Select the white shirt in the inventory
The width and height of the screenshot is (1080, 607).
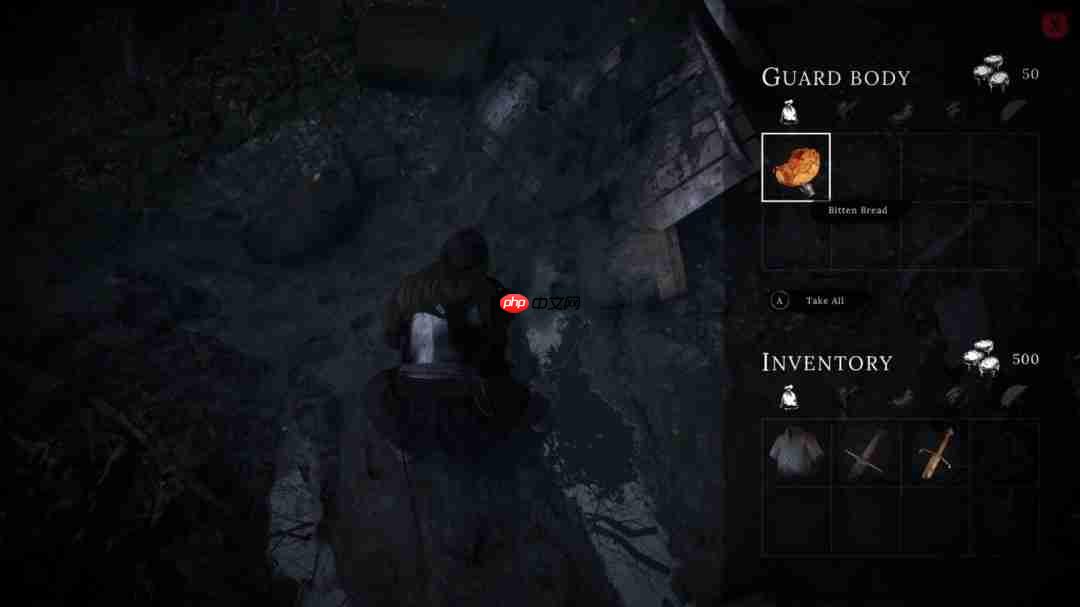pos(796,453)
